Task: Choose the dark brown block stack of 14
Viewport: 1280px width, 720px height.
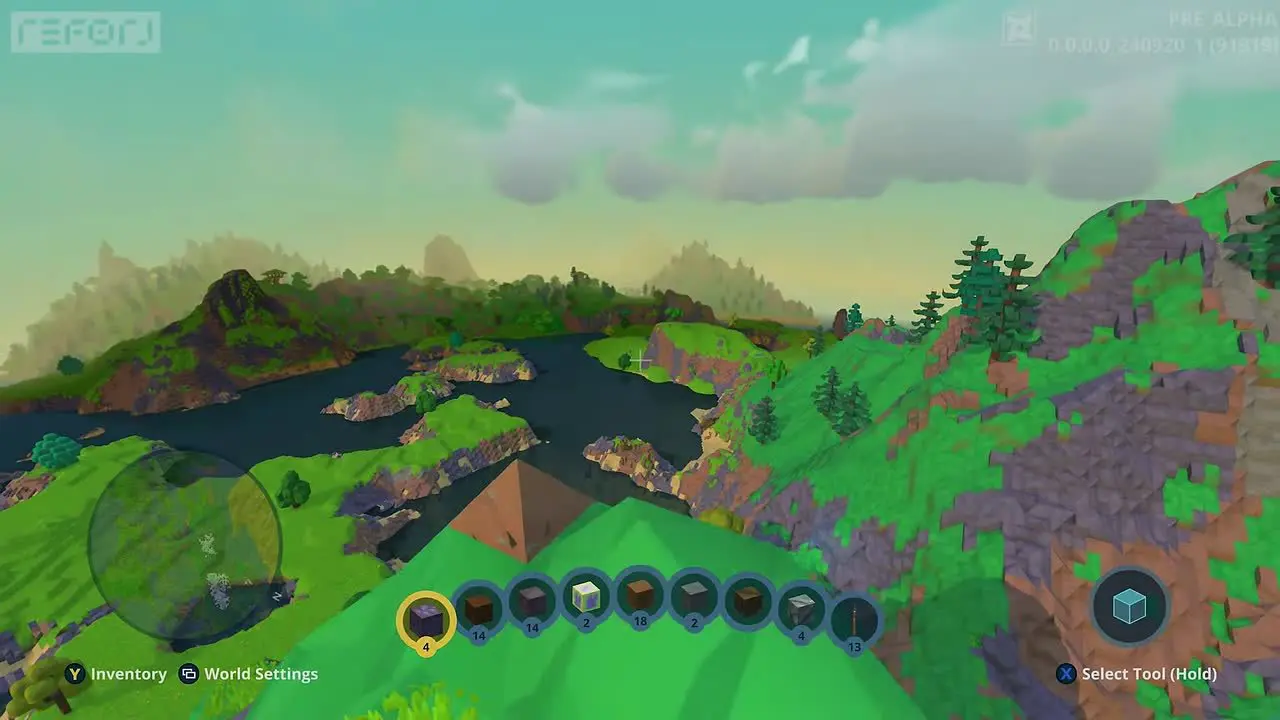Action: point(479,606)
